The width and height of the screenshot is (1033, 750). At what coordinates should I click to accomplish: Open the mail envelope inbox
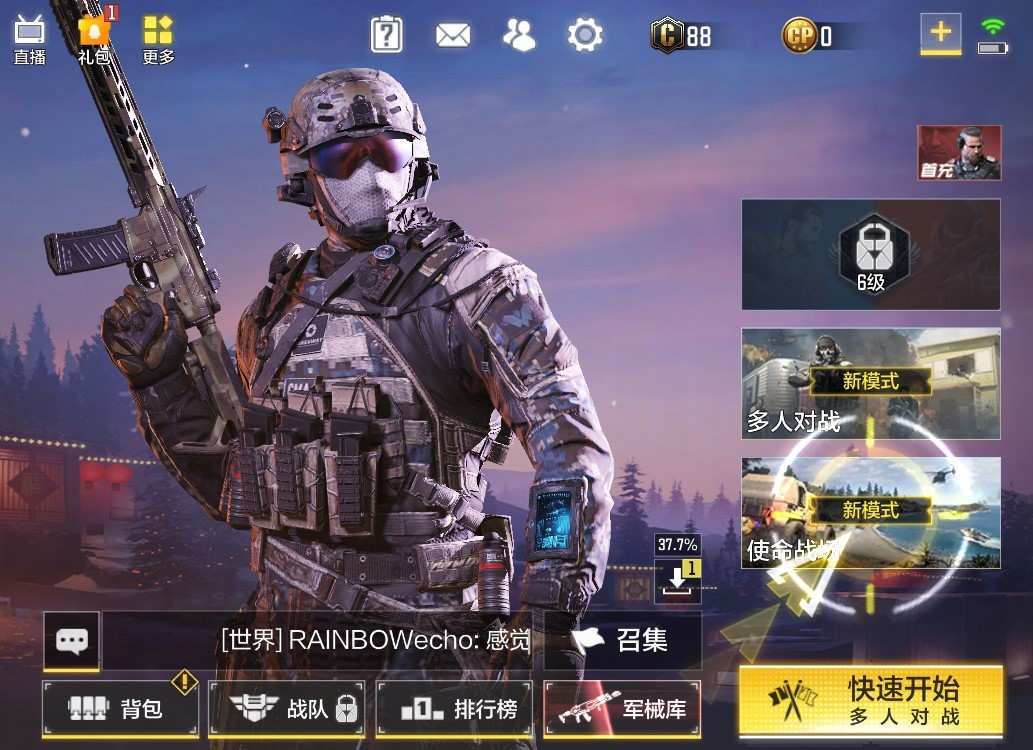point(453,35)
